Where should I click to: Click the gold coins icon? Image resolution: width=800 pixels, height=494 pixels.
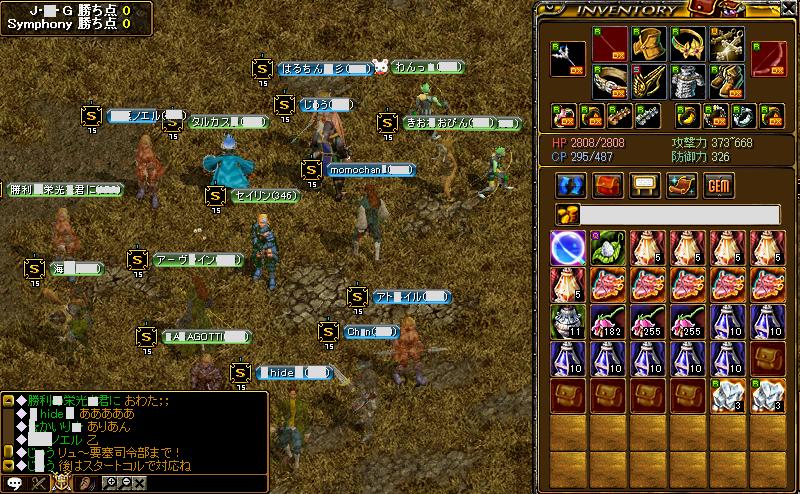pyautogui.click(x=567, y=214)
